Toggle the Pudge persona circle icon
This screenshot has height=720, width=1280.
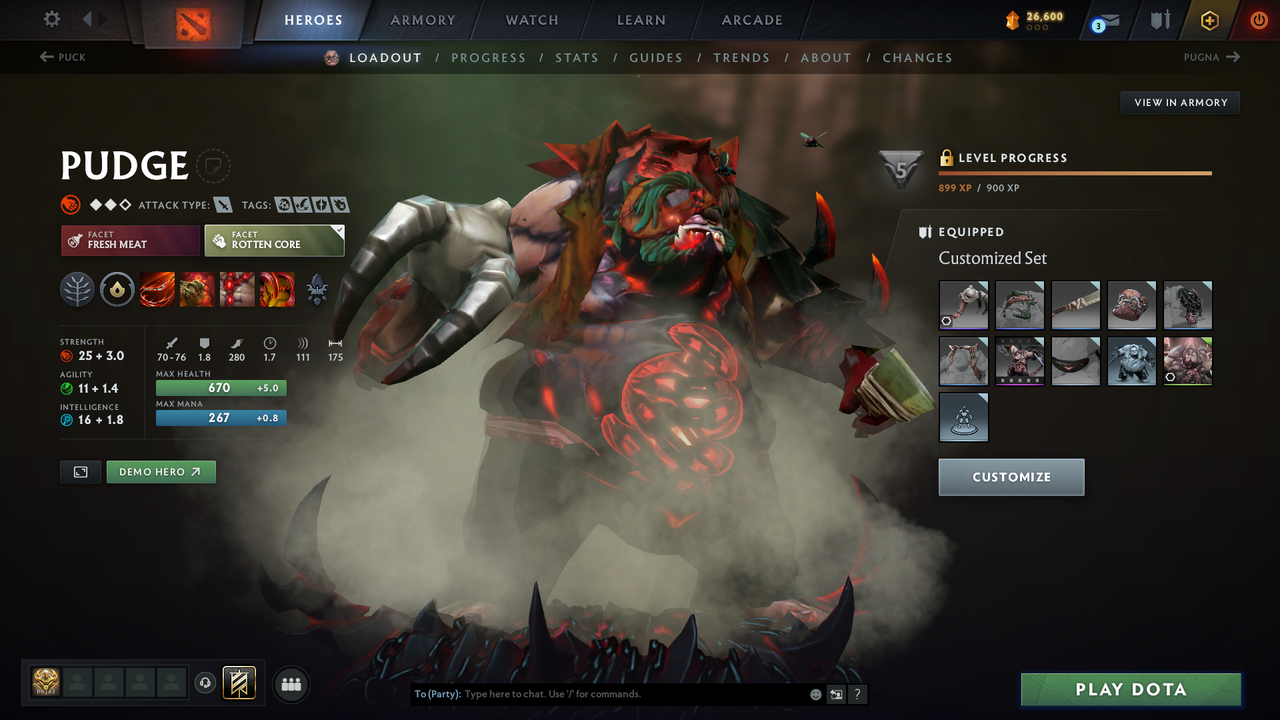(x=215, y=167)
